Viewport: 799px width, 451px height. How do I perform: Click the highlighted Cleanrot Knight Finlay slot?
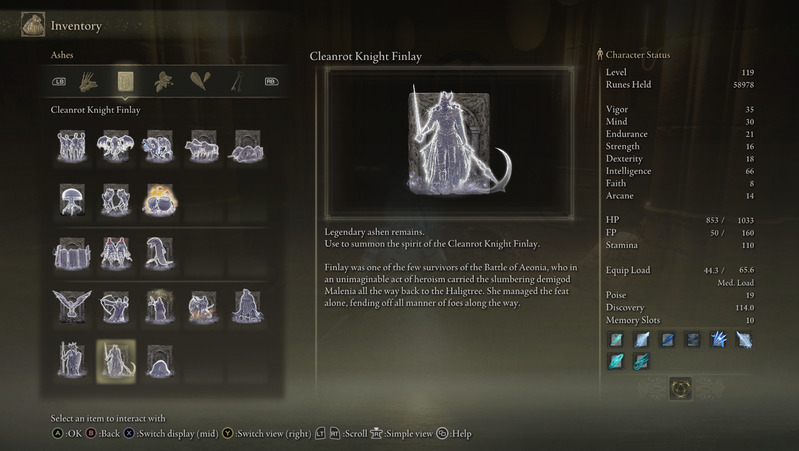116,360
